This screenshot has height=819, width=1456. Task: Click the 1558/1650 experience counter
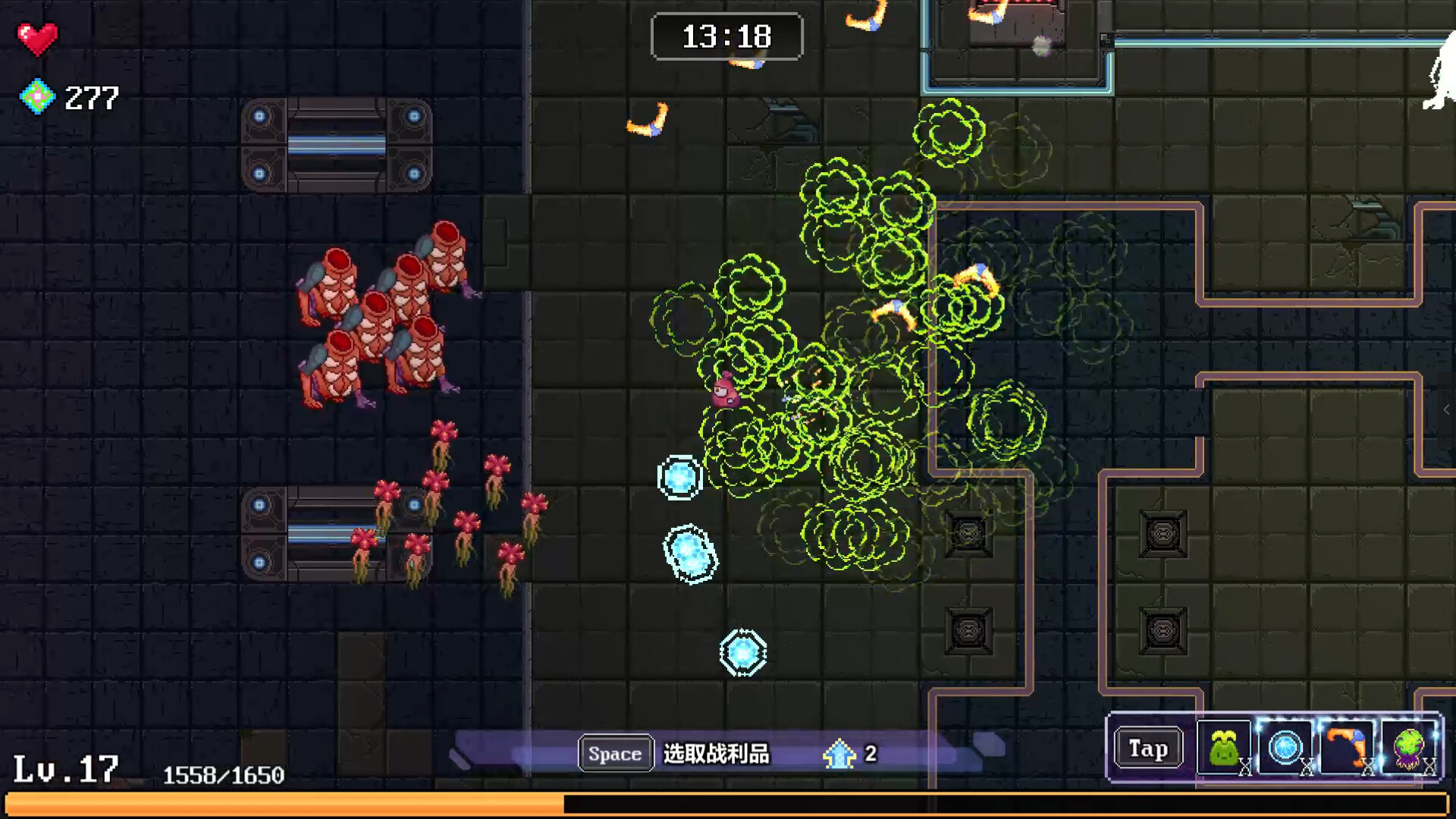point(224,775)
